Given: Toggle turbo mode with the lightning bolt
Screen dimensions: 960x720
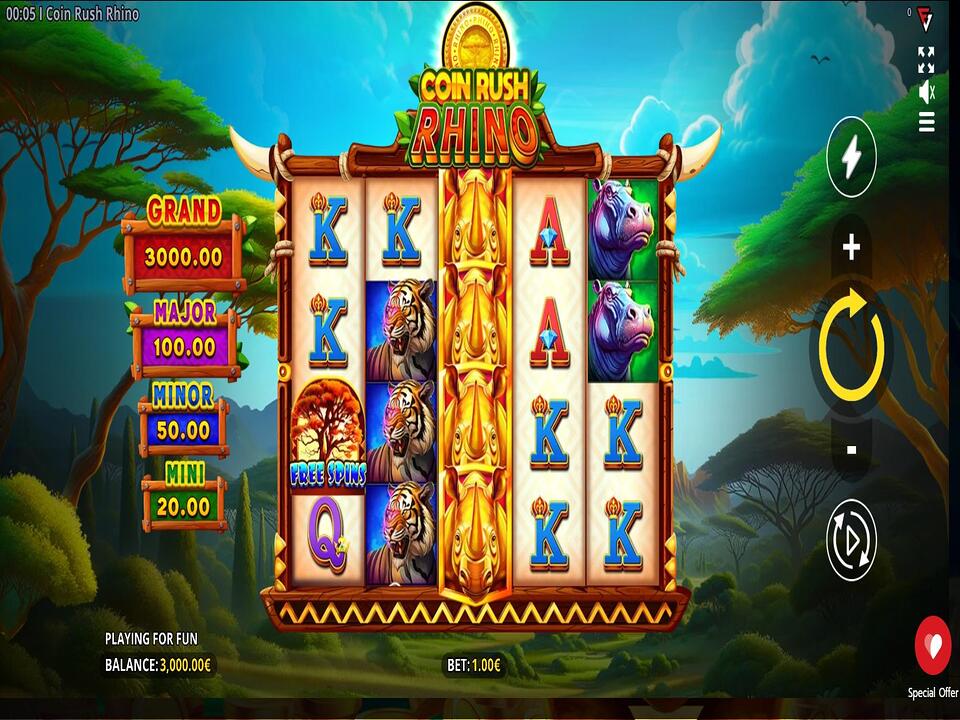Looking at the screenshot, I should (851, 158).
